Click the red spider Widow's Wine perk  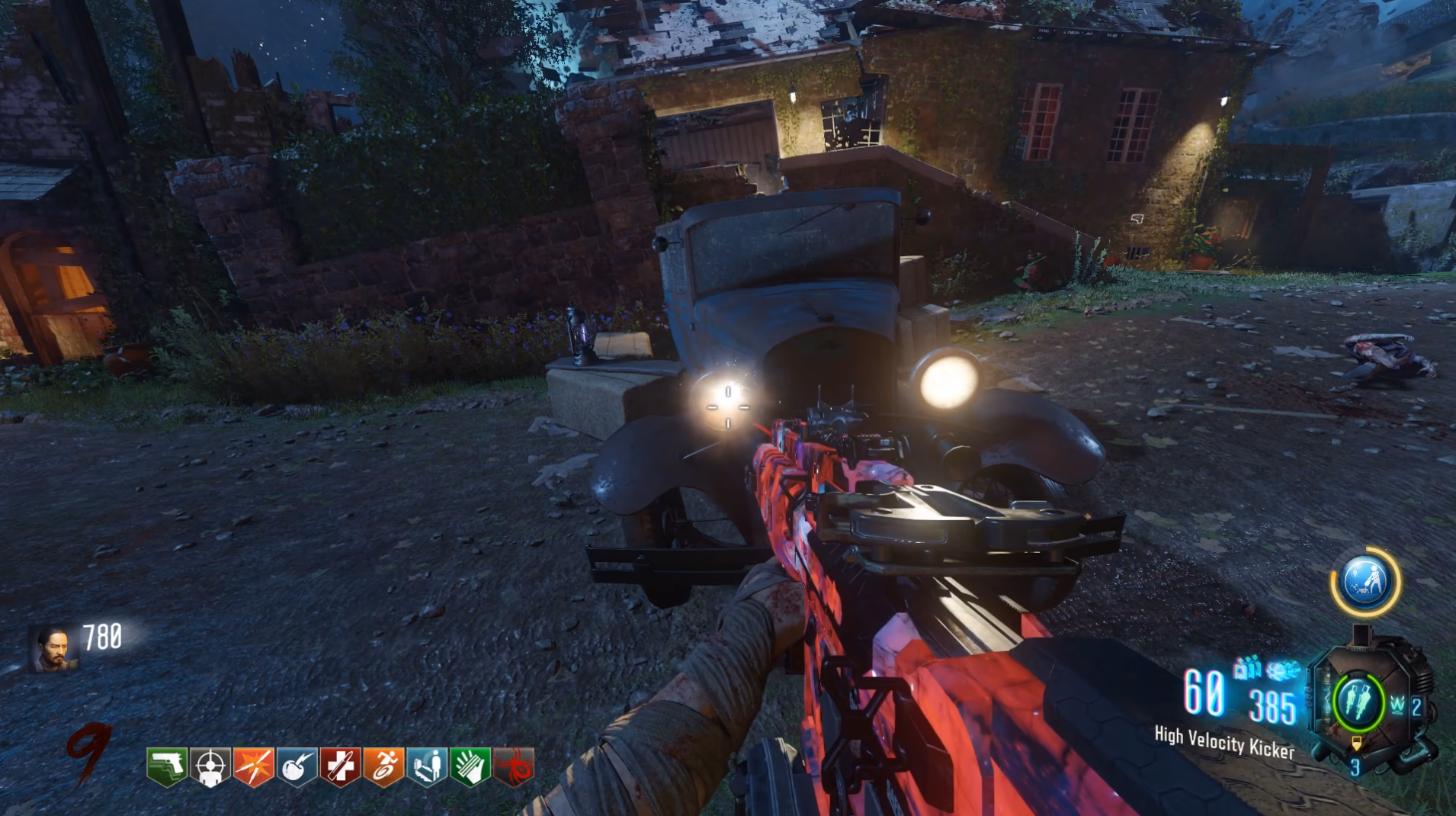[514, 766]
